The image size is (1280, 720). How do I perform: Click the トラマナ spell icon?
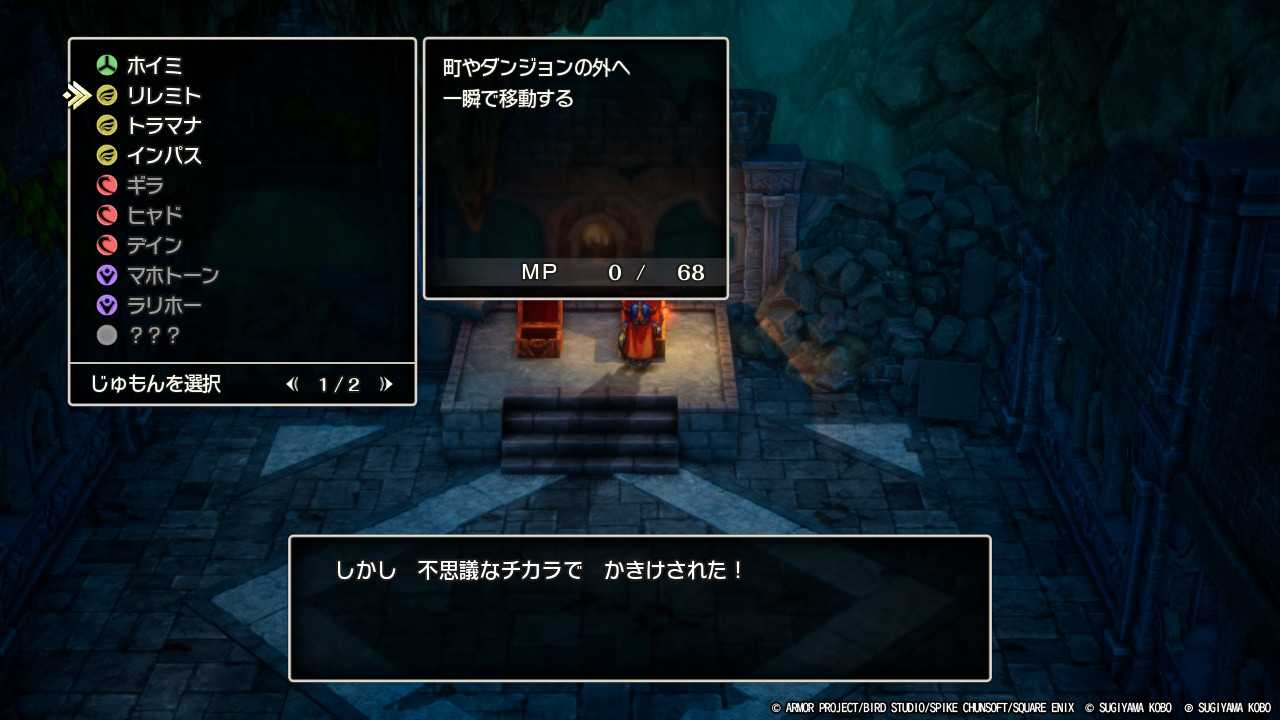tap(106, 125)
